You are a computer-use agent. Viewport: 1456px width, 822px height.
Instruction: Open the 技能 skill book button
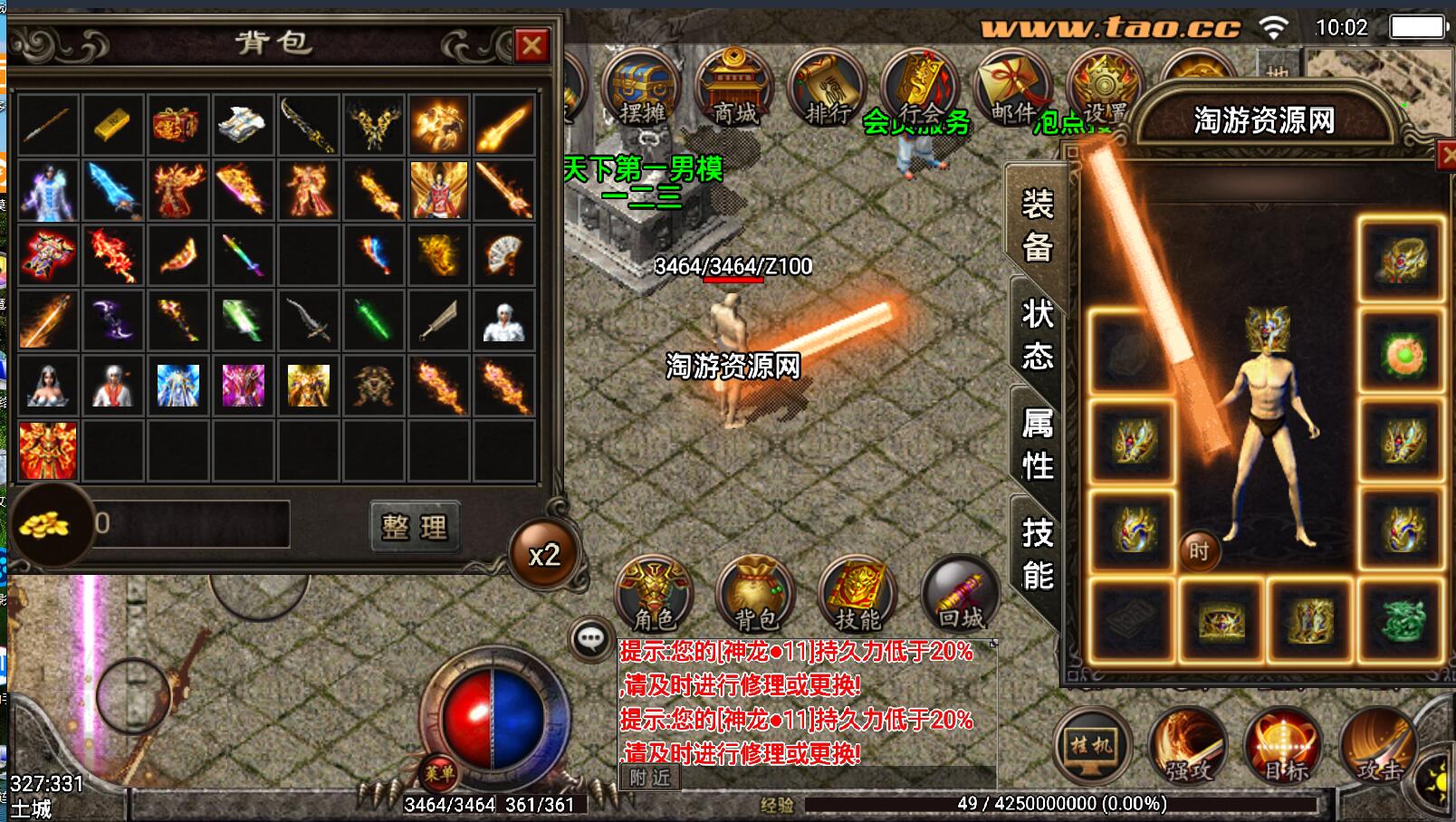click(857, 594)
